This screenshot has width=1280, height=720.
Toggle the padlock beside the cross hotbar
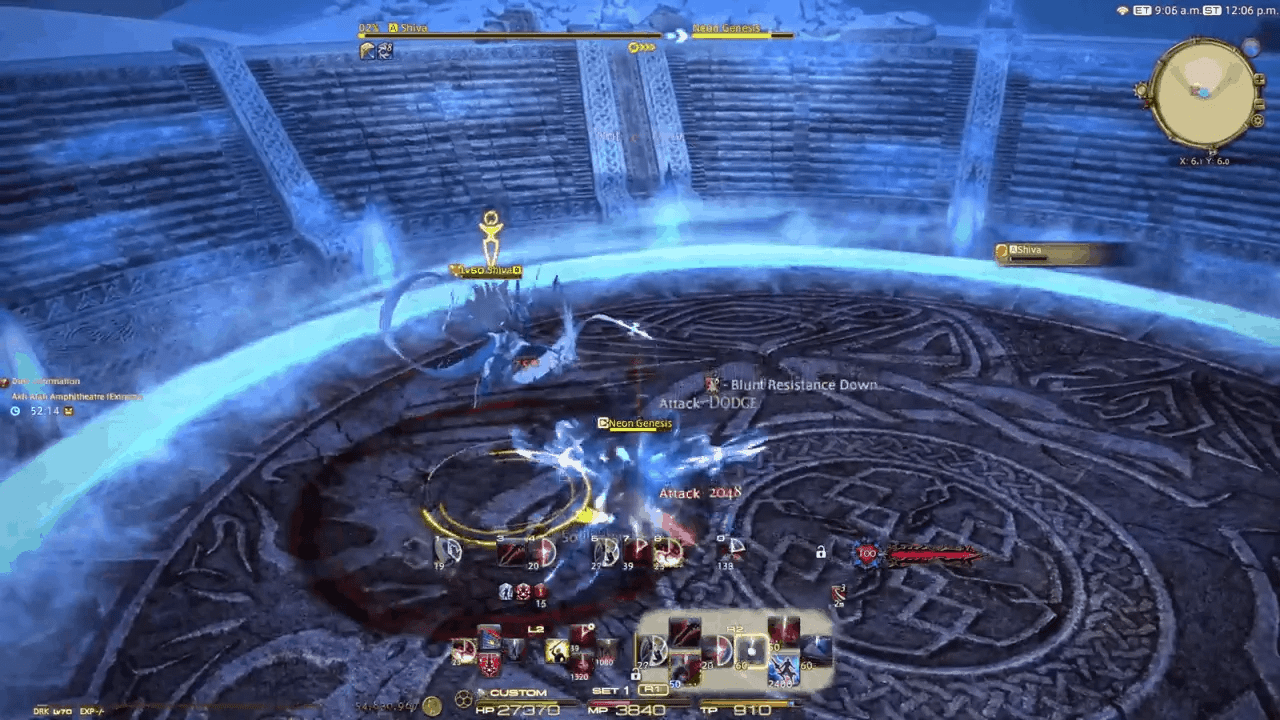(635, 674)
